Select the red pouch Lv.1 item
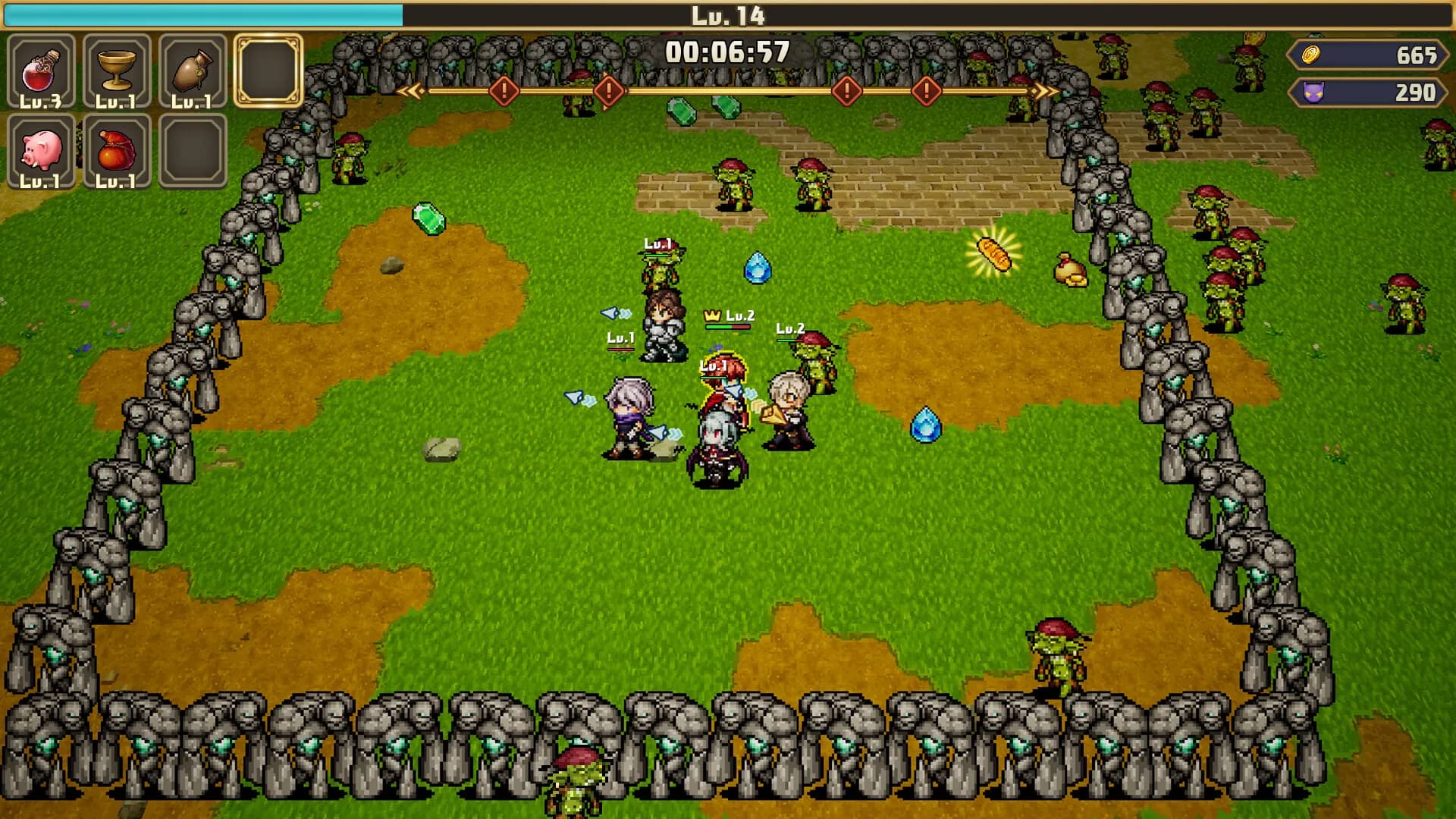 118,149
